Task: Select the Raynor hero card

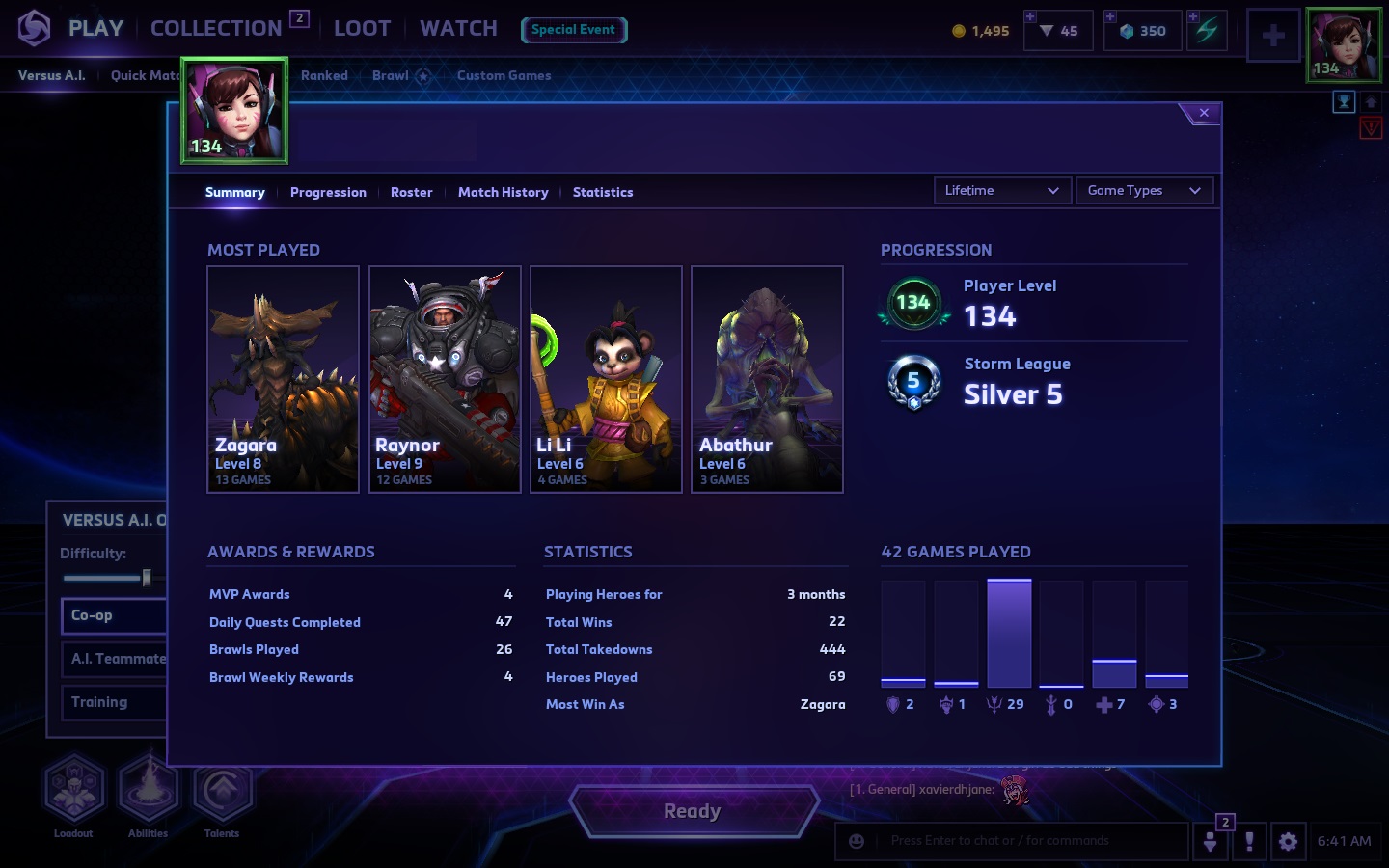Action: (x=445, y=379)
